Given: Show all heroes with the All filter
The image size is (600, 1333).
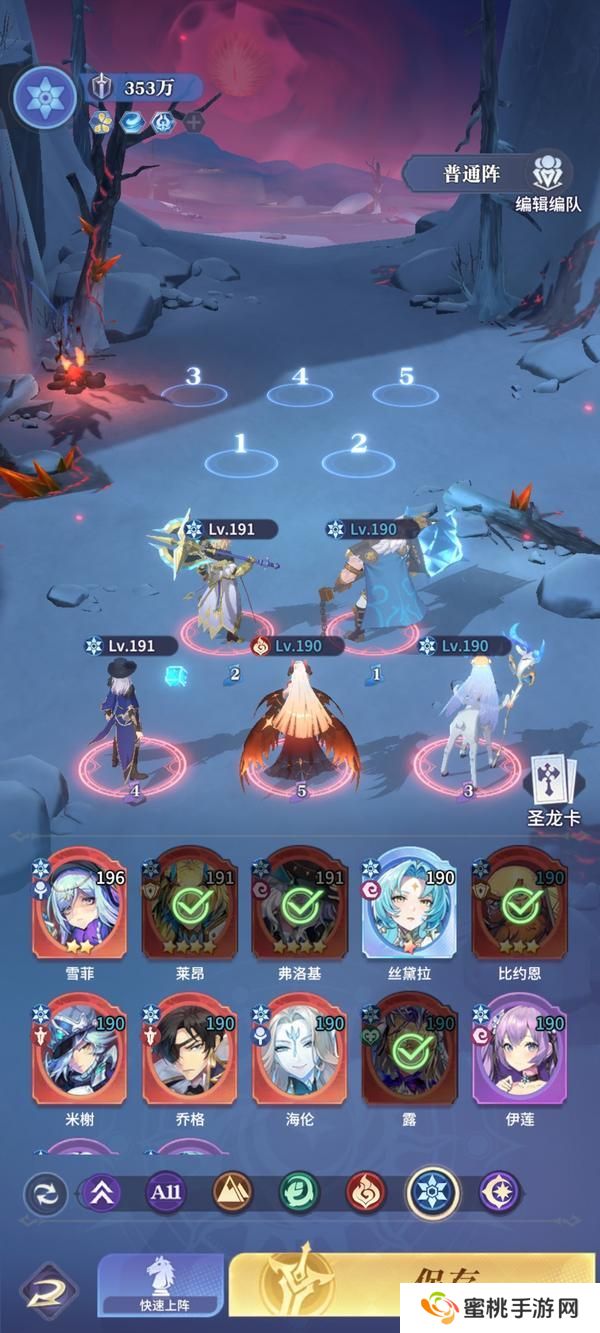Looking at the screenshot, I should pos(166,1192).
